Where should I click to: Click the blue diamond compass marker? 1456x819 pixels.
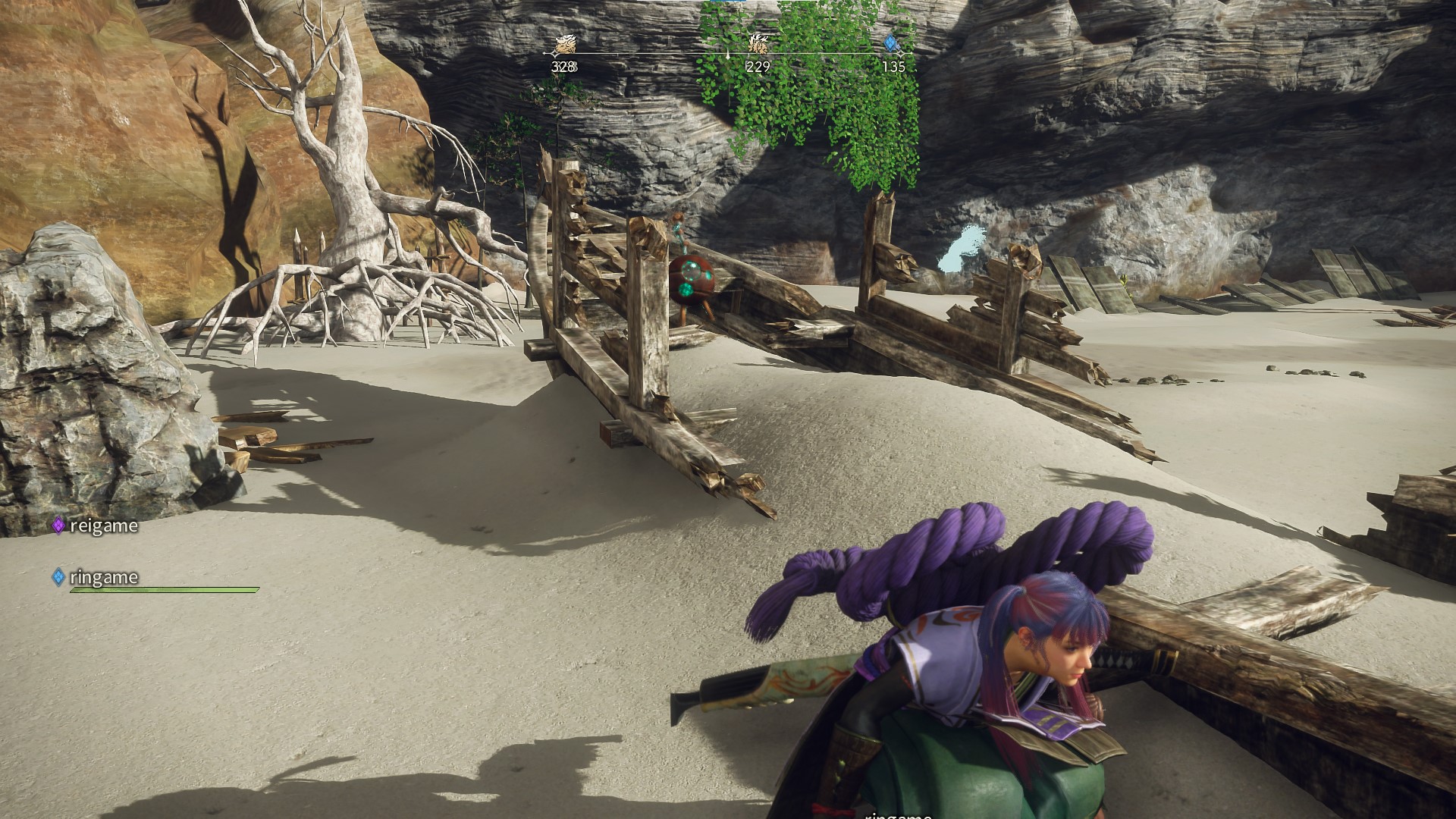[893, 43]
